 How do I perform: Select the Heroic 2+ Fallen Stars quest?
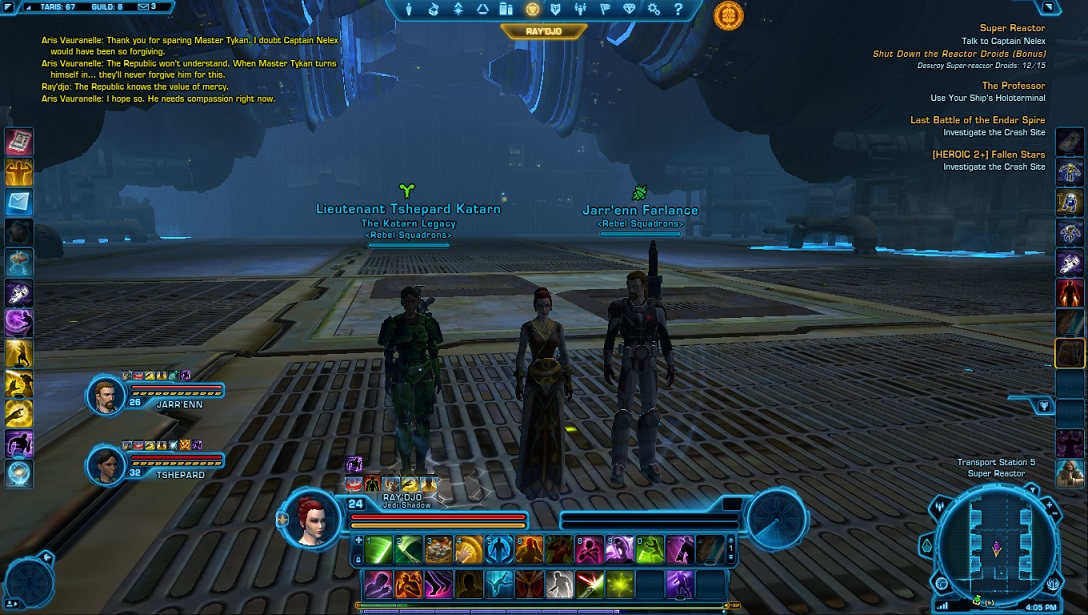[988, 155]
